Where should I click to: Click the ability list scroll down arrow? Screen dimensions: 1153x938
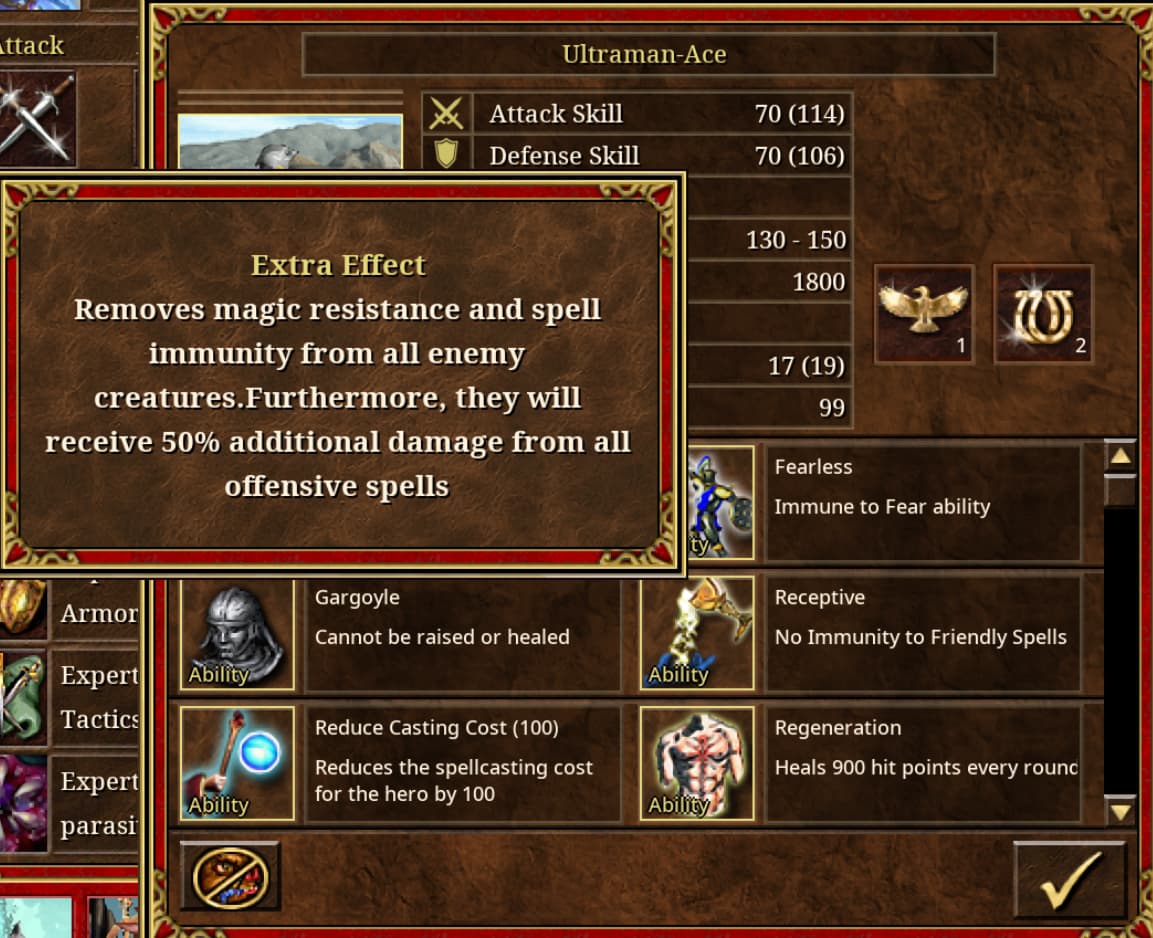tap(1120, 810)
